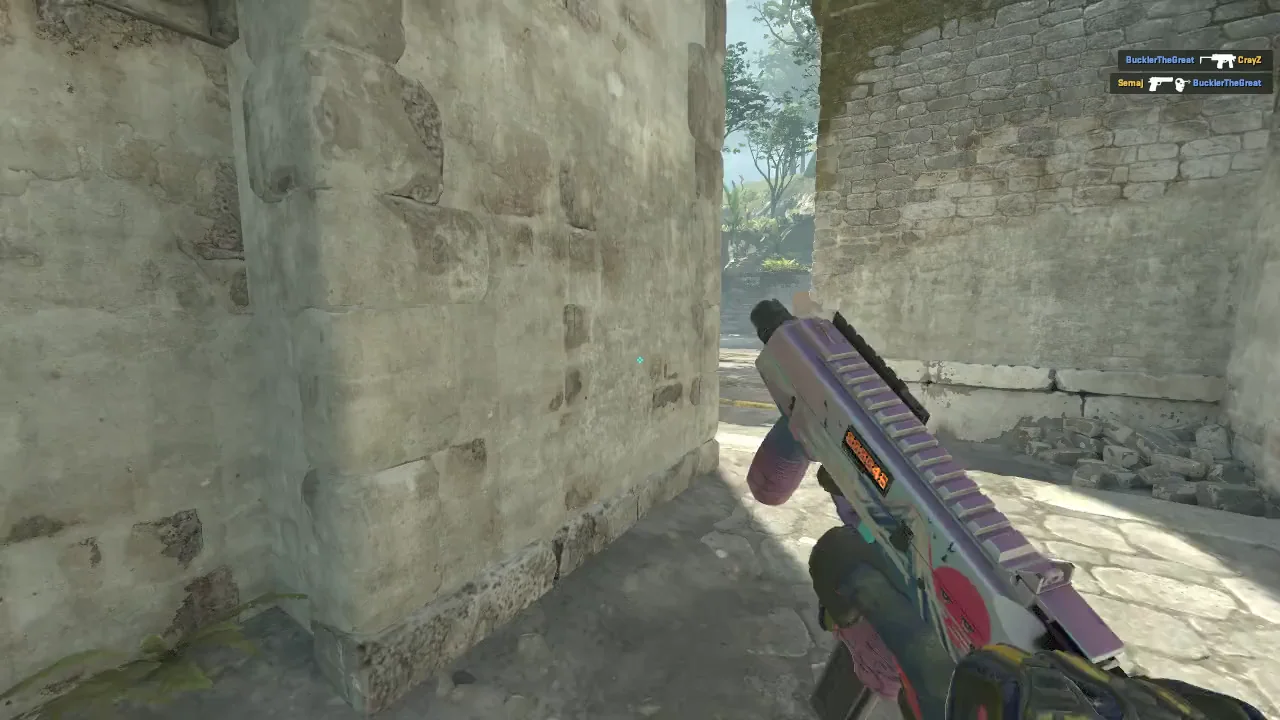Click the pistol icon beside Semaj's name
The width and height of the screenshot is (1280, 720).
click(x=1160, y=84)
